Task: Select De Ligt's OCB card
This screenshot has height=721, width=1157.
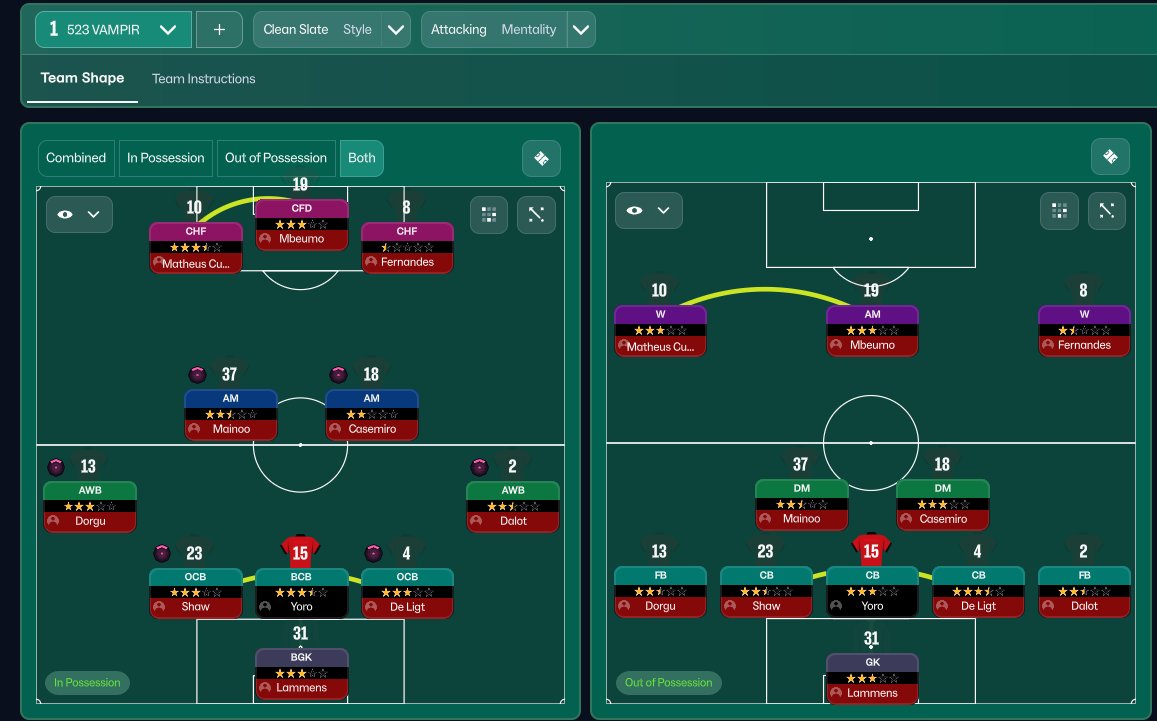Action: coord(407,592)
